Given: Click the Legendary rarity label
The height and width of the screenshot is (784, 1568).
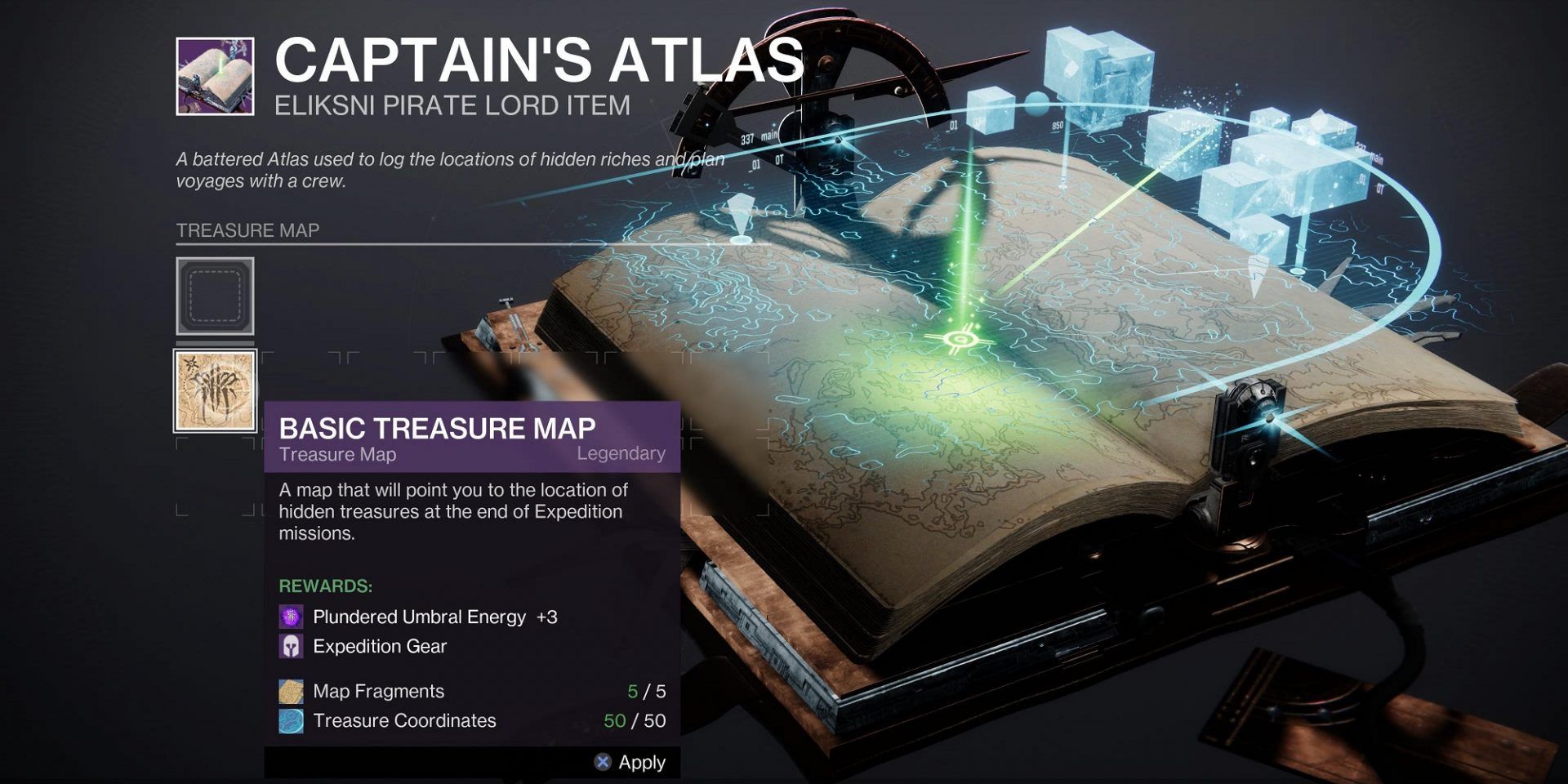Looking at the screenshot, I should [621, 454].
